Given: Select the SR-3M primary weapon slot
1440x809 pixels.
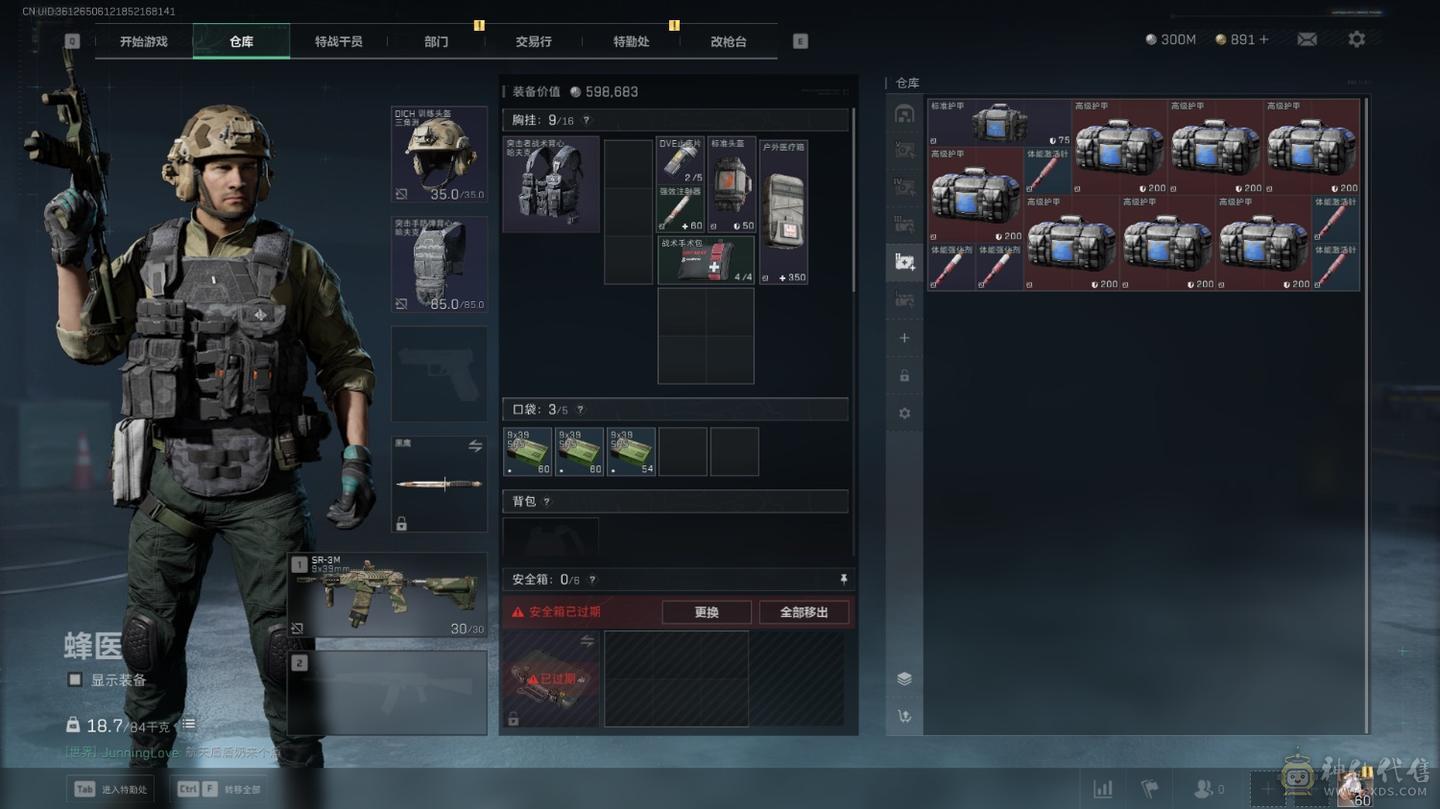Looking at the screenshot, I should [x=387, y=594].
